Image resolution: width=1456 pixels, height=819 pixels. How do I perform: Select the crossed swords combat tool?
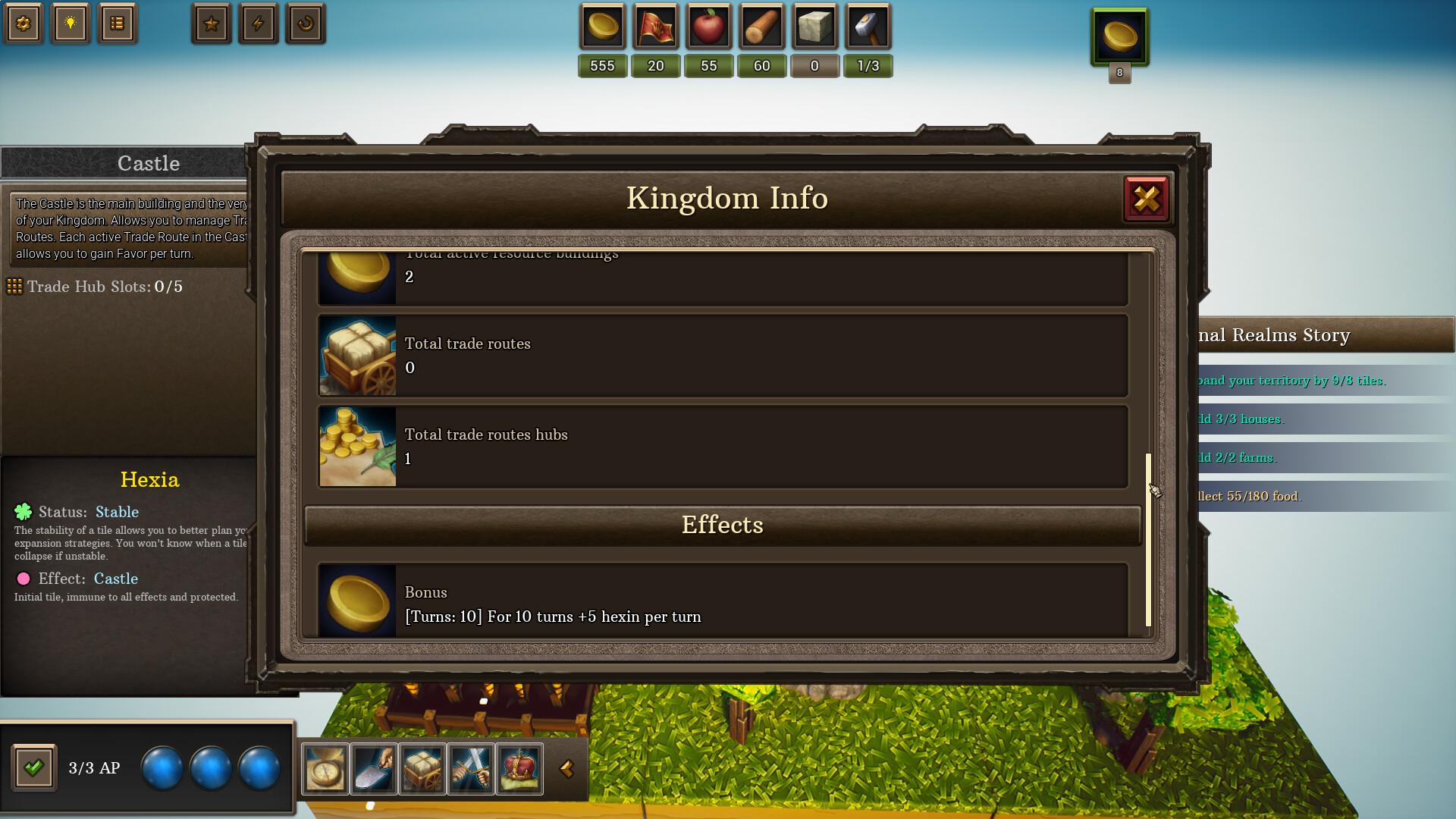pyautogui.click(x=470, y=769)
